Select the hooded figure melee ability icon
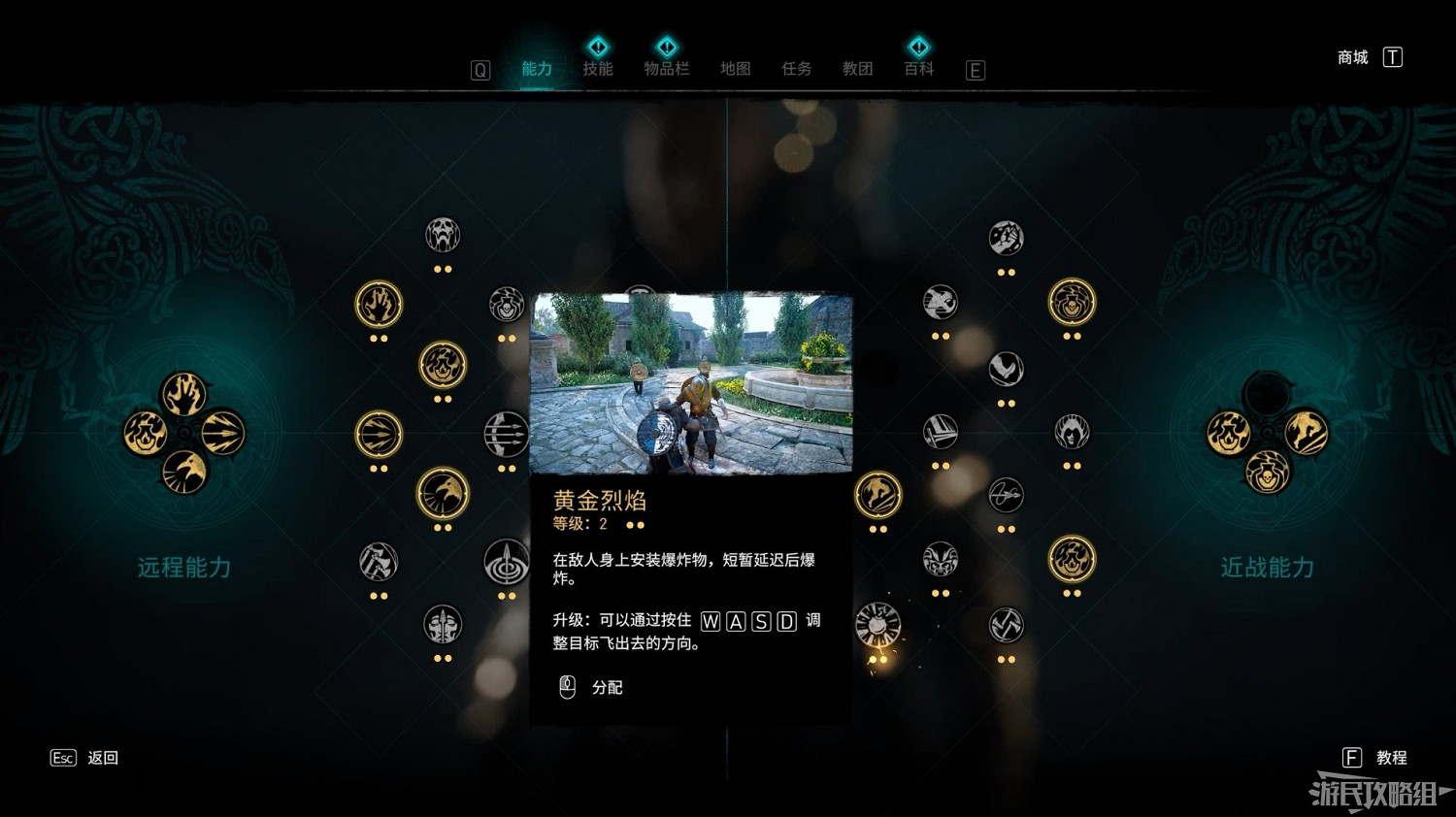The image size is (1456, 817). point(1070,432)
